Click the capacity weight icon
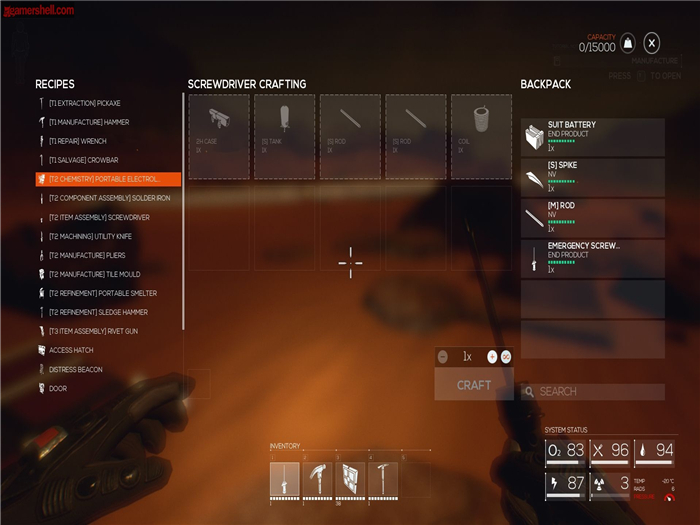The image size is (700, 525). point(627,42)
